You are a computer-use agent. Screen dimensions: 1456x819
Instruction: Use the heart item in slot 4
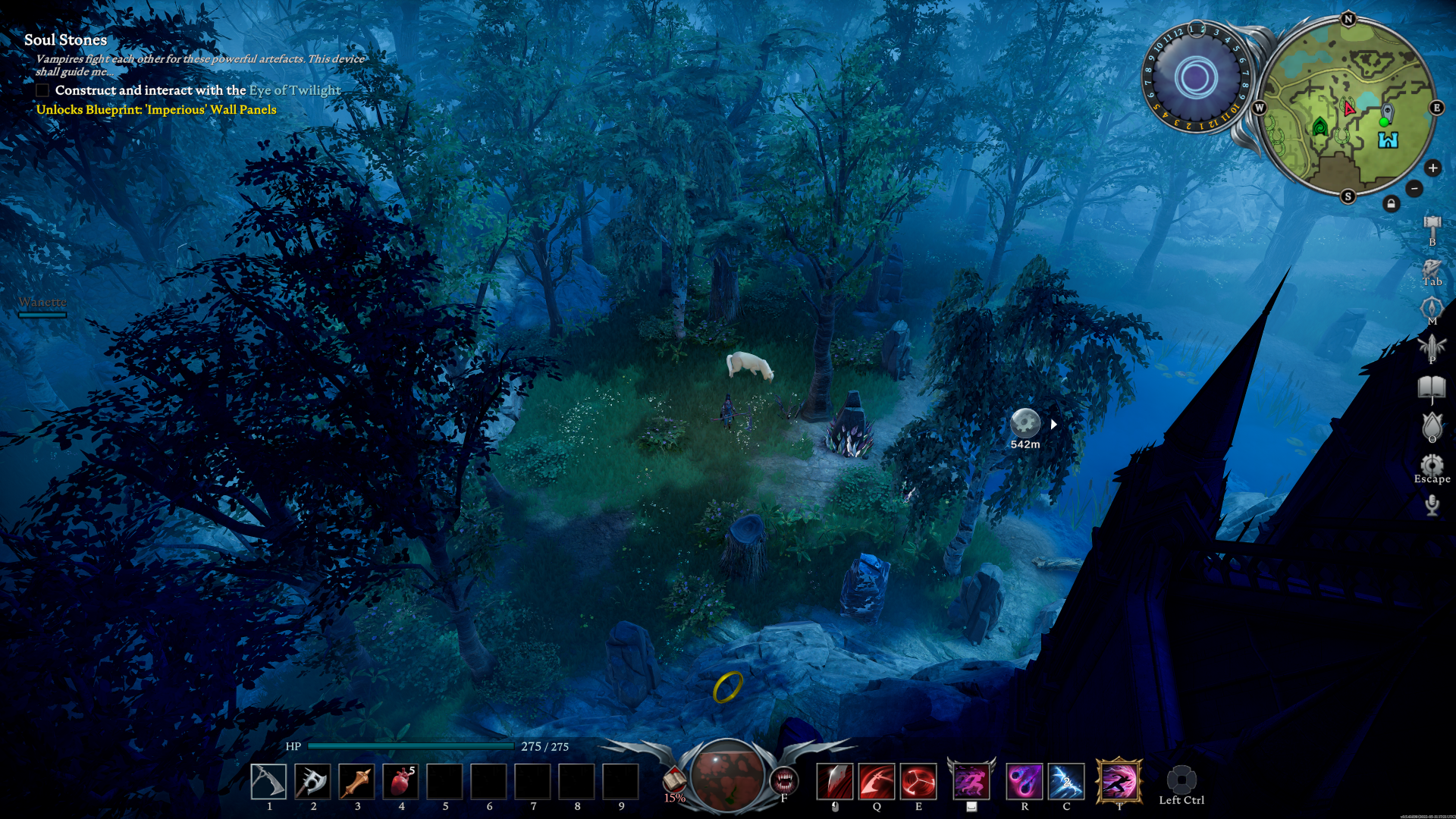click(400, 782)
